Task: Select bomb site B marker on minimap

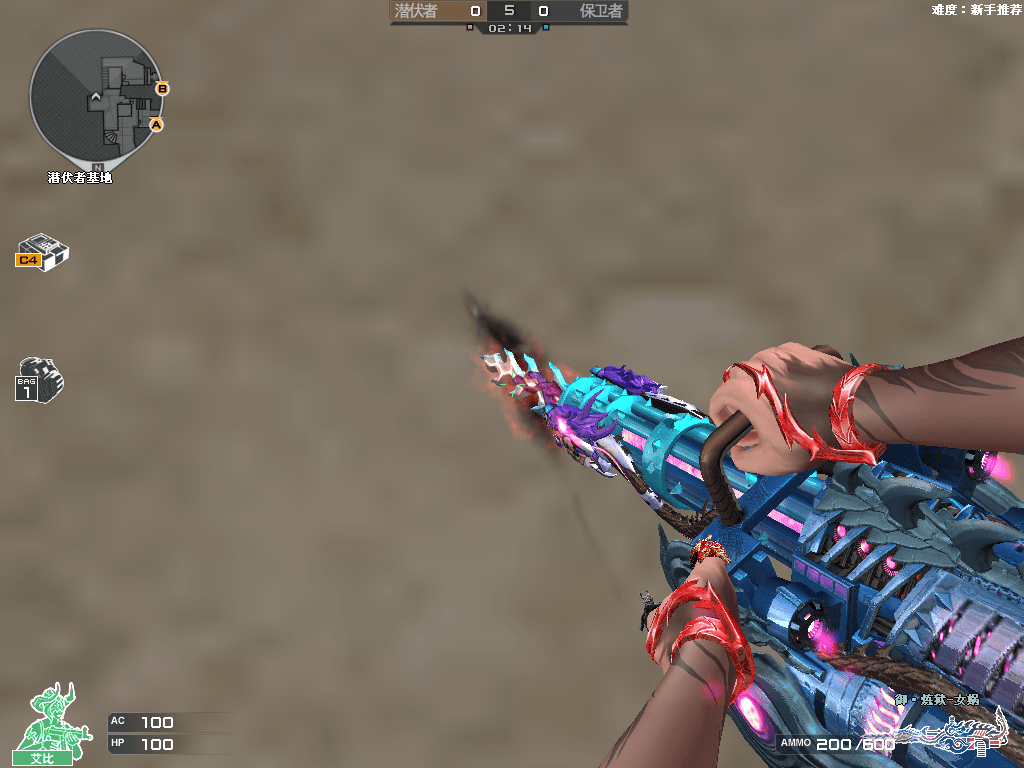Action: [x=162, y=89]
